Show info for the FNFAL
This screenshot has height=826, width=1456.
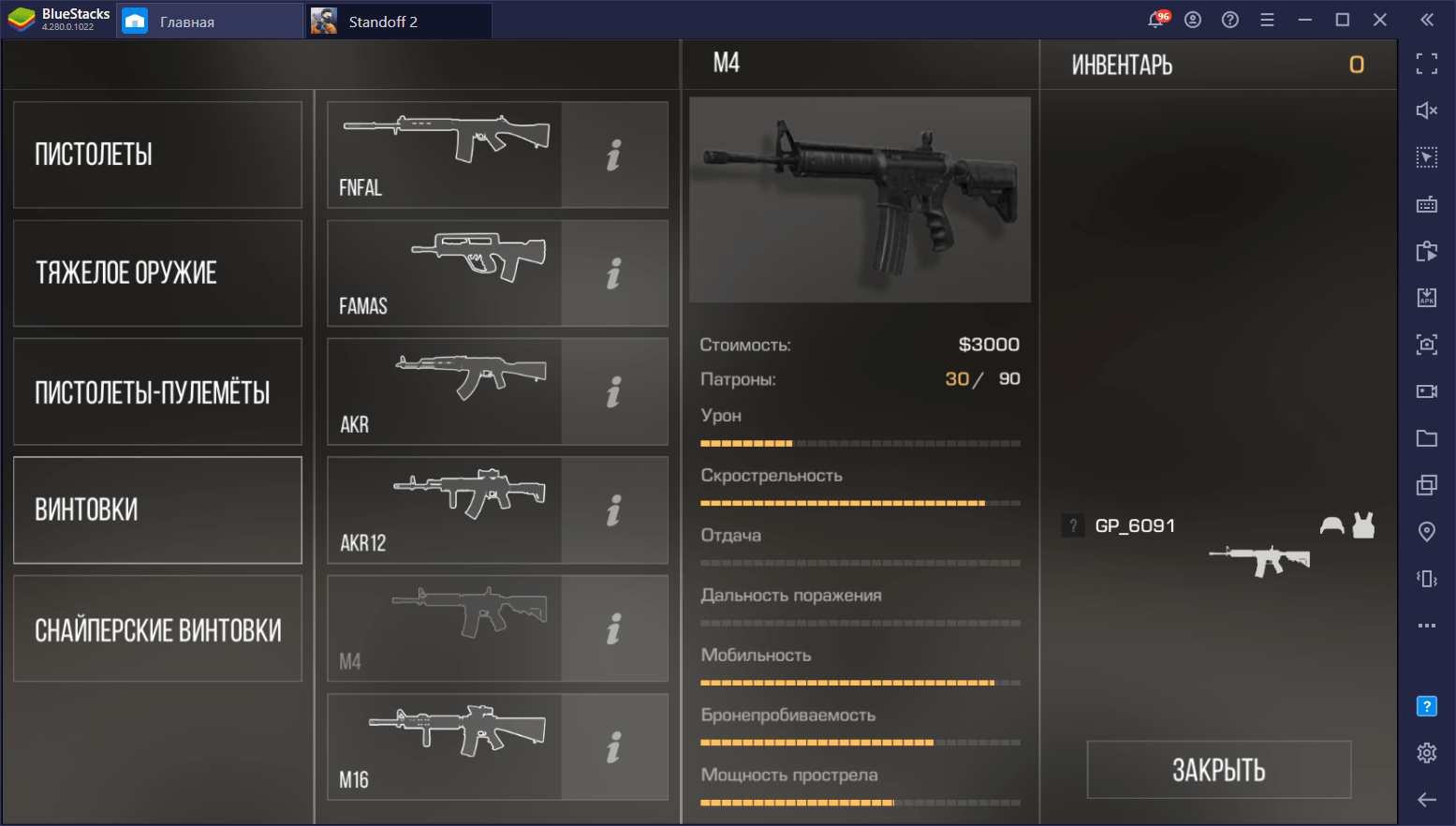tap(614, 155)
